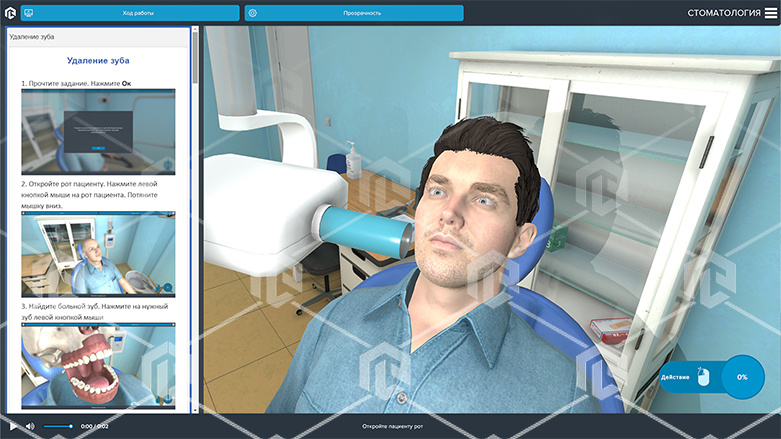Mute the sound with the speaker icon
The width and height of the screenshot is (781, 439).
[x=30, y=427]
